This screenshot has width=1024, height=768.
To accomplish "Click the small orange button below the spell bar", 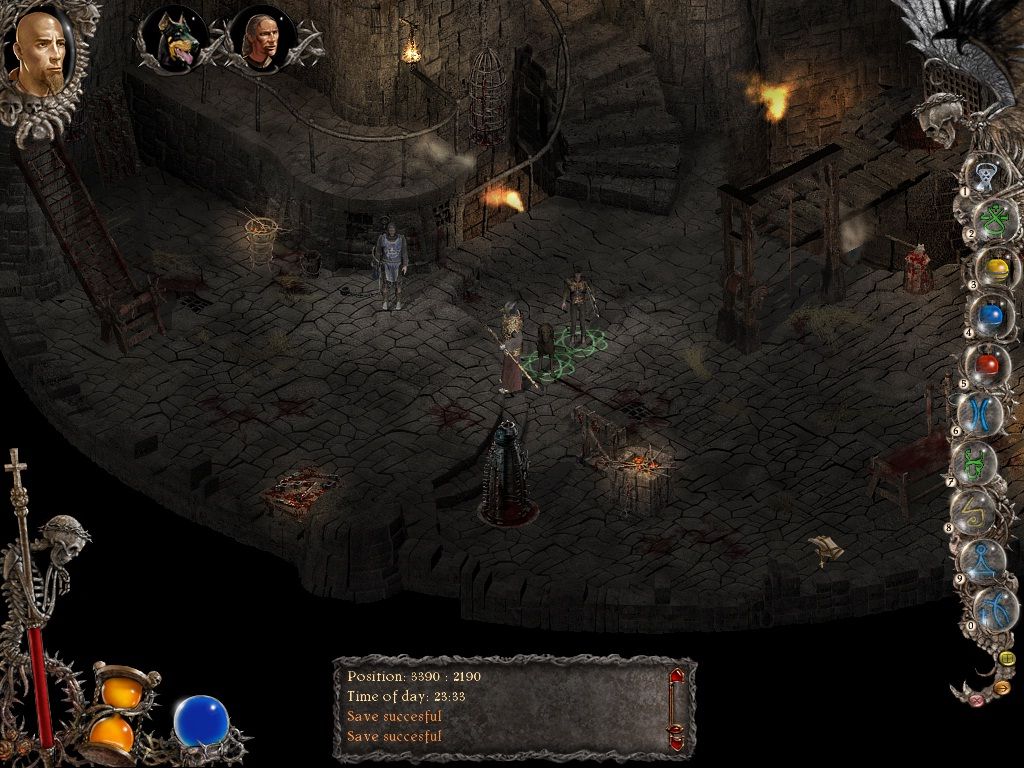I will 1001,687.
